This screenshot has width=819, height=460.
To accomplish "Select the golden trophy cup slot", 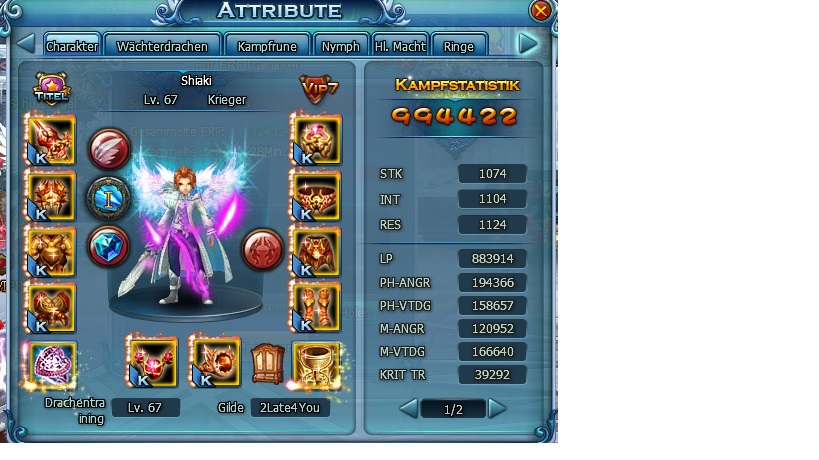I will point(314,363).
